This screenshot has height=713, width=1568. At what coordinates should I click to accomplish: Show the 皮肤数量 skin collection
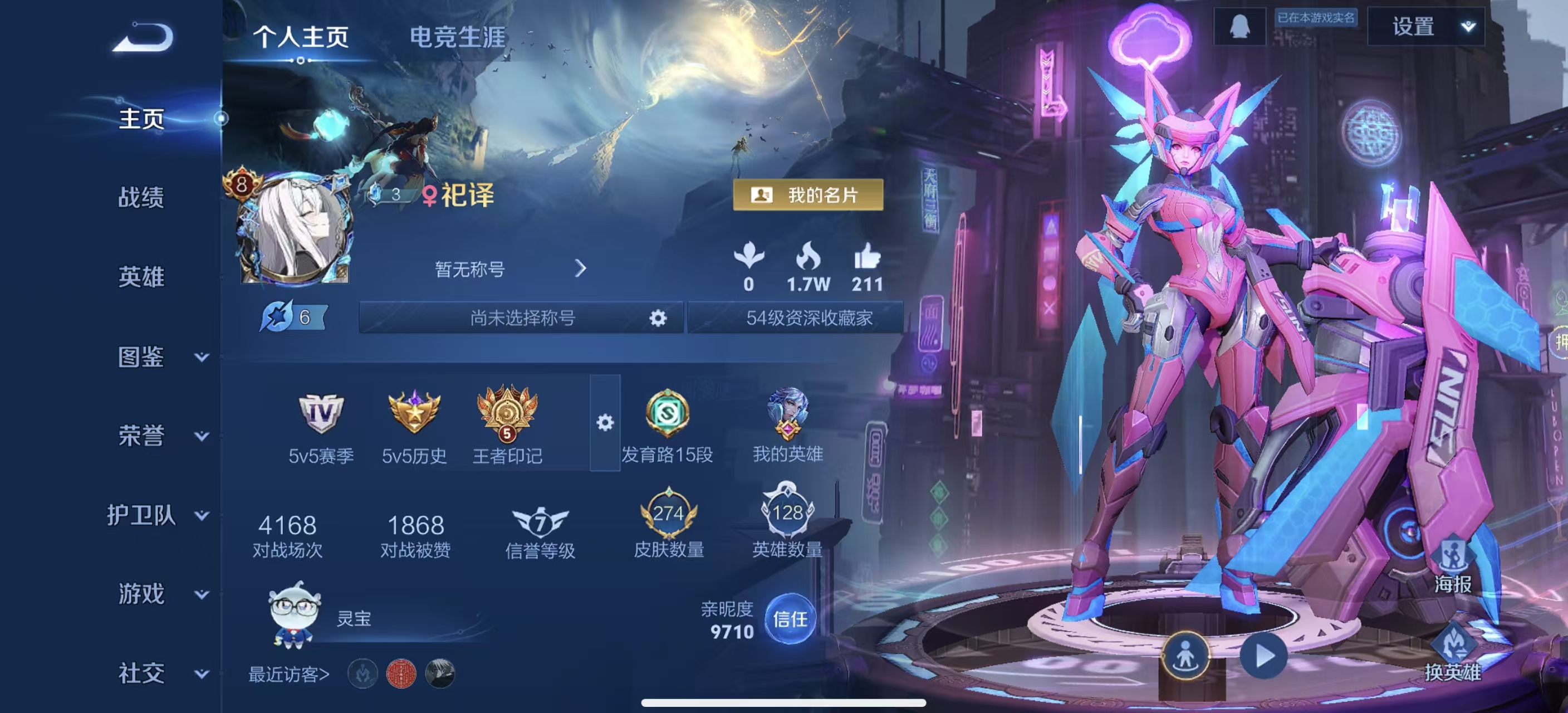668,524
